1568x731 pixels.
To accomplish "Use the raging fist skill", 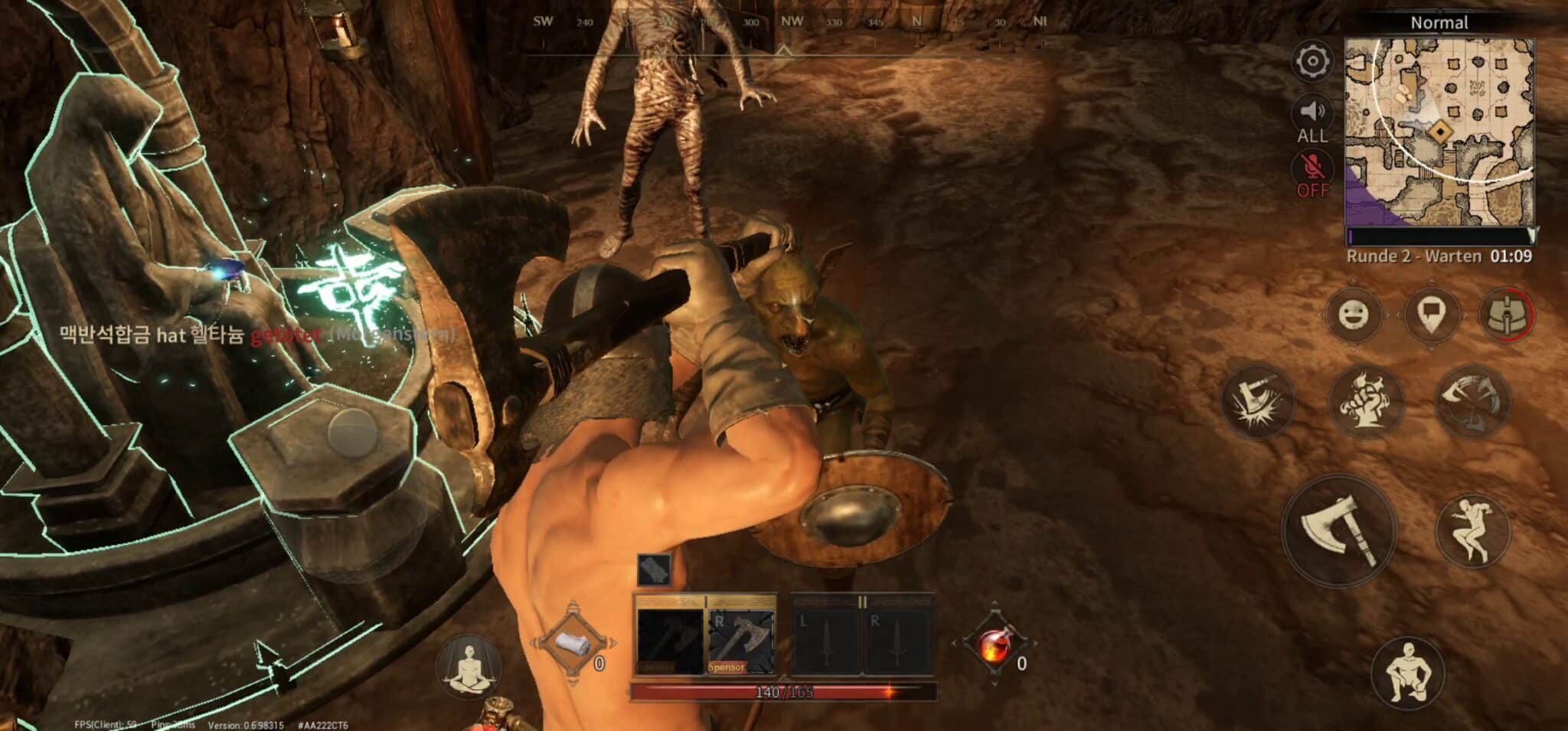I will pos(1365,401).
